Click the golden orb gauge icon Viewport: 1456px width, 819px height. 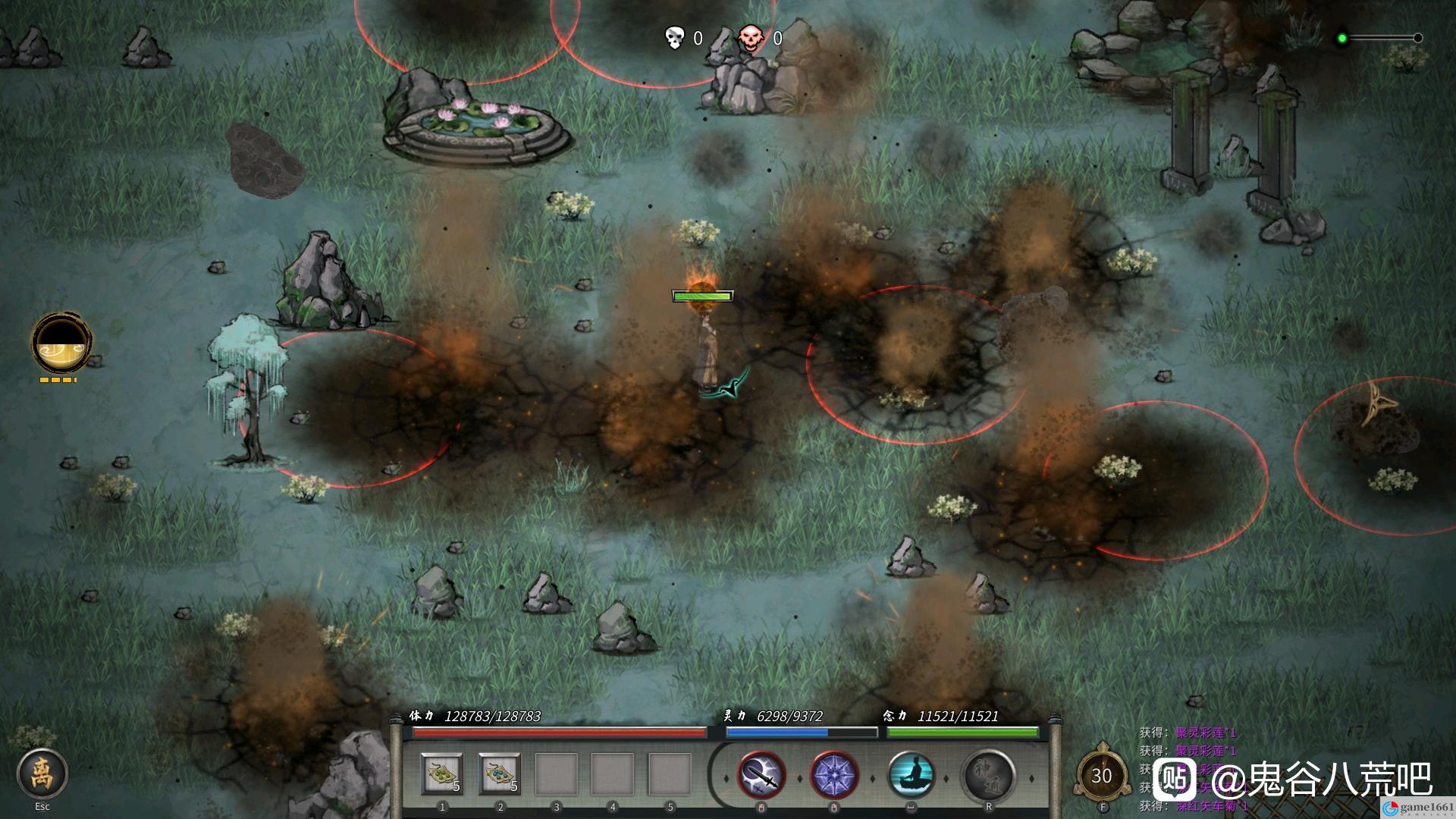click(x=61, y=343)
